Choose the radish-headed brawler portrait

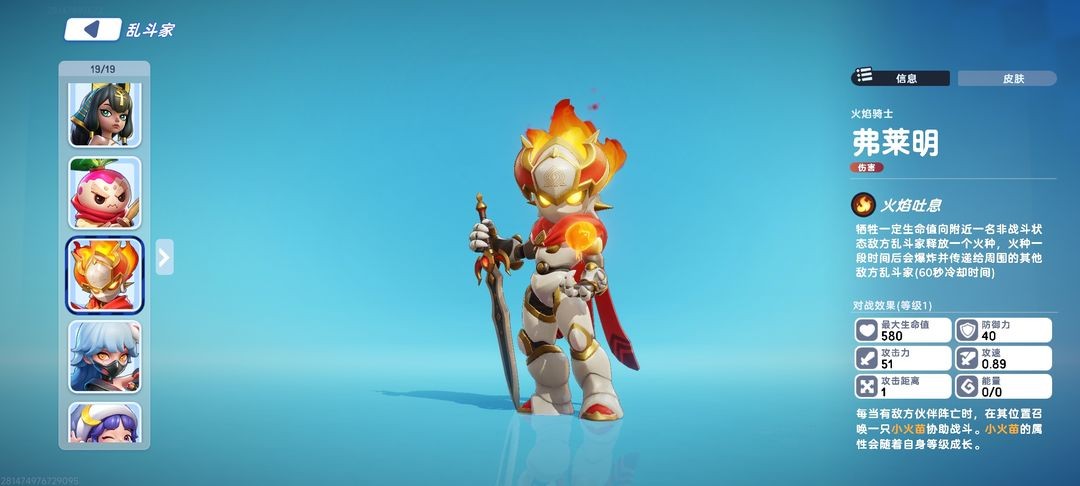[x=105, y=193]
